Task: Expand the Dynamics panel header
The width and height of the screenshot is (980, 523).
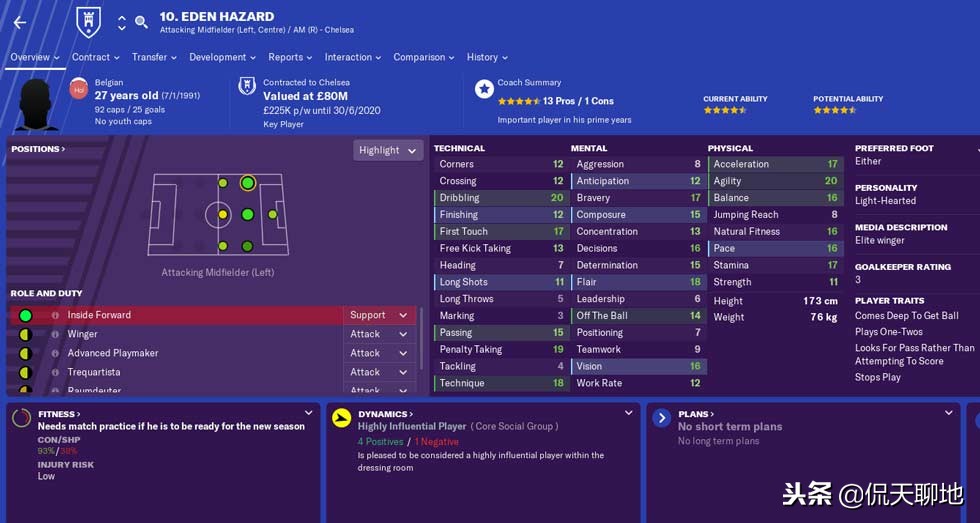Action: click(386, 414)
